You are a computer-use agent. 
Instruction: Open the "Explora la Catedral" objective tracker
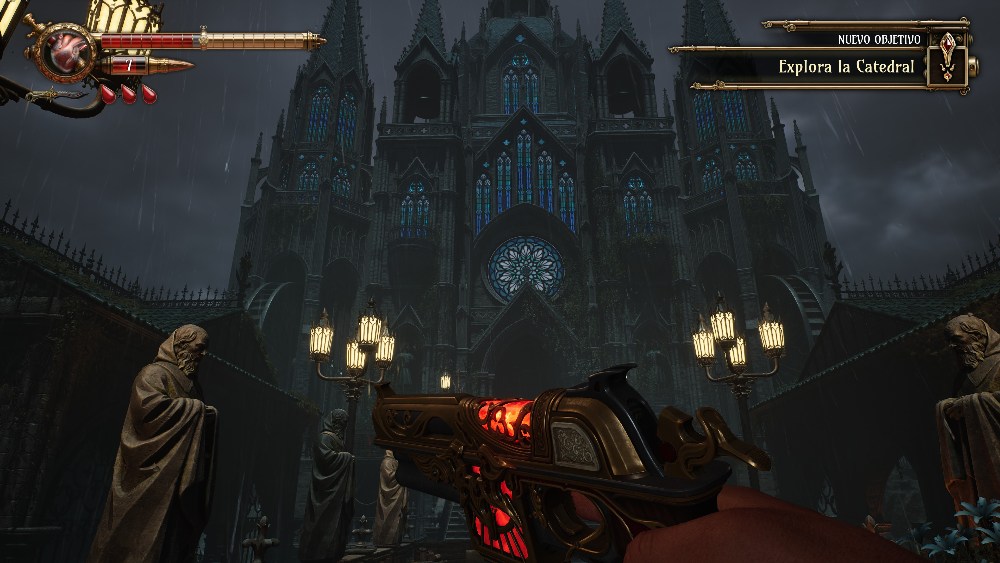[x=846, y=67]
